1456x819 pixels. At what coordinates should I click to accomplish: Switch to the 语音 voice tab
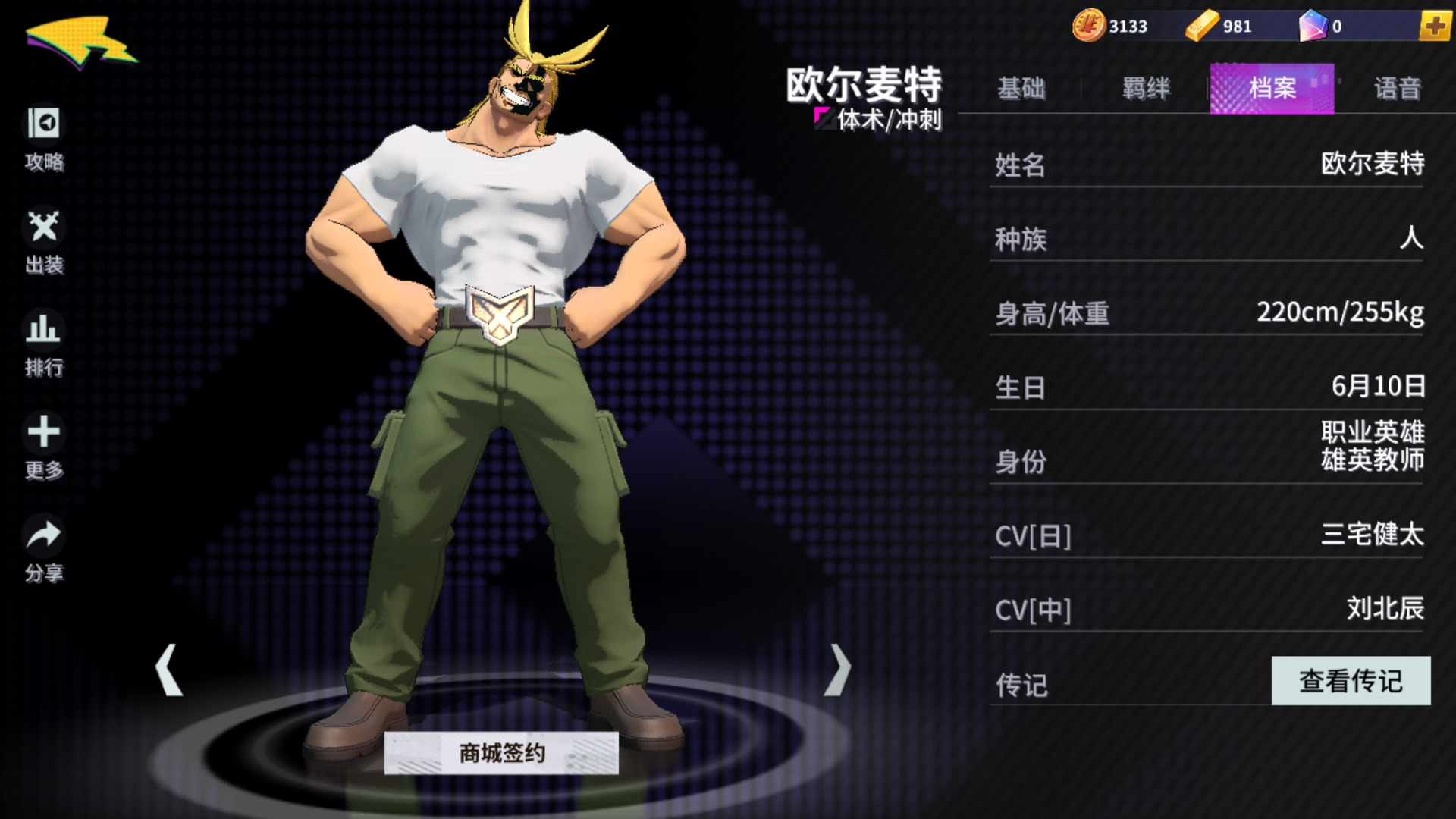tap(1398, 89)
